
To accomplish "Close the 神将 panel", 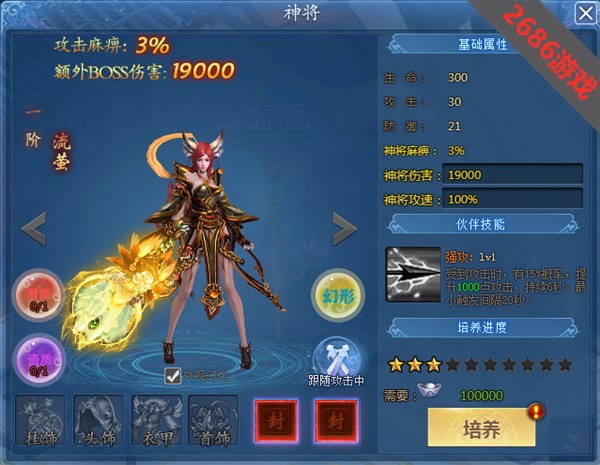I will [x=583, y=14].
